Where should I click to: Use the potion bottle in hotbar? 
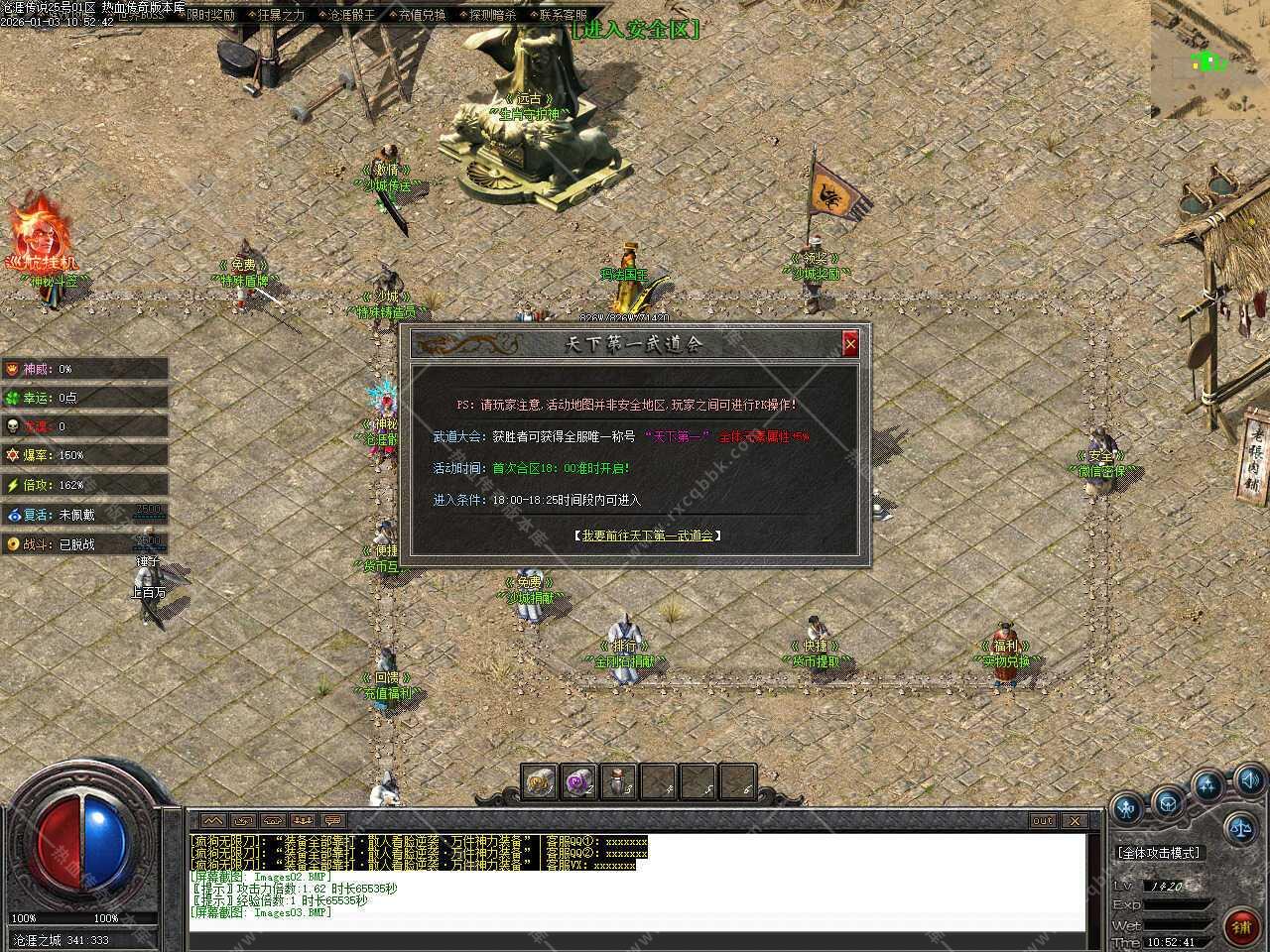tap(618, 781)
